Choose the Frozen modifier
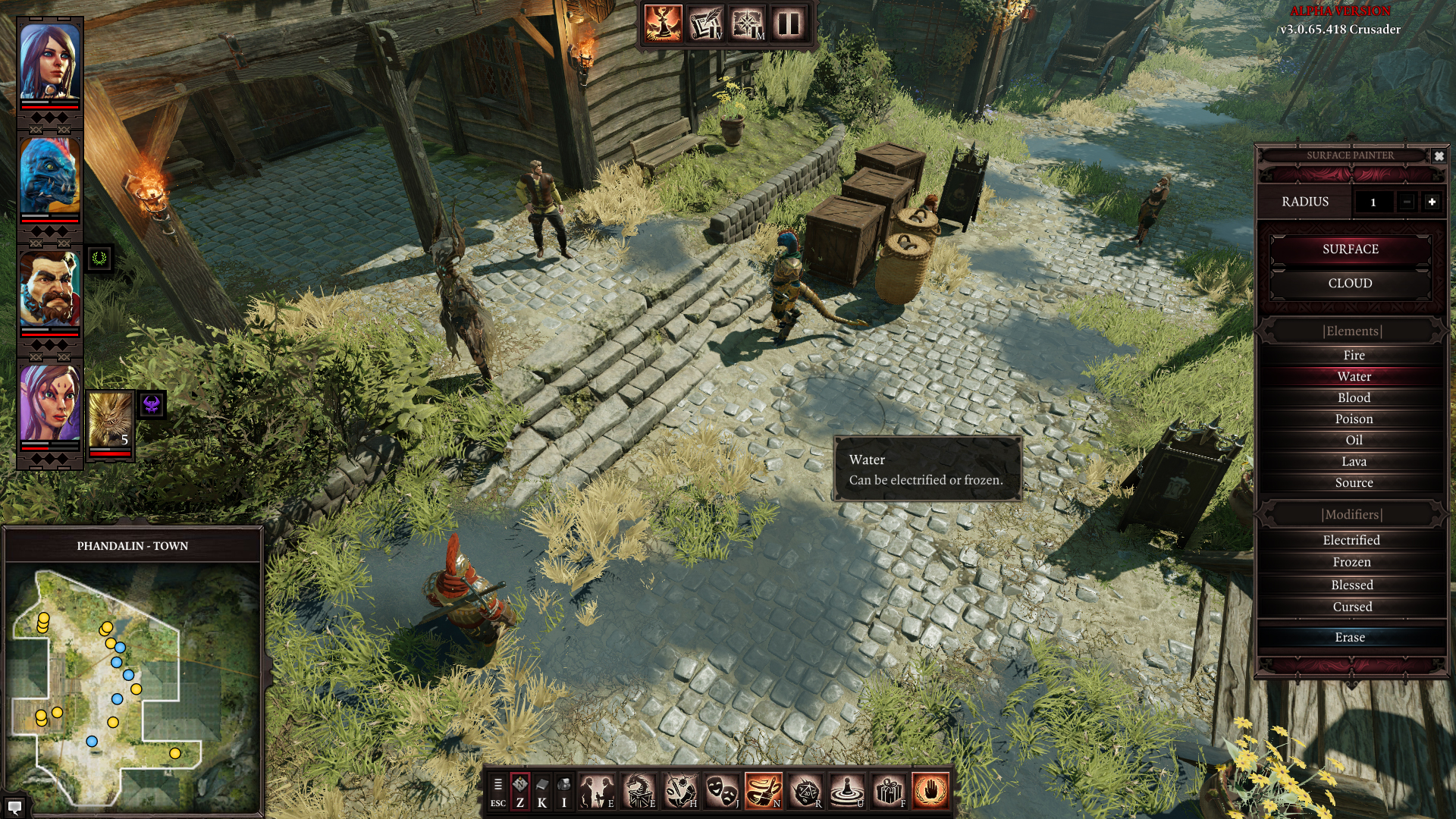 pos(1351,562)
